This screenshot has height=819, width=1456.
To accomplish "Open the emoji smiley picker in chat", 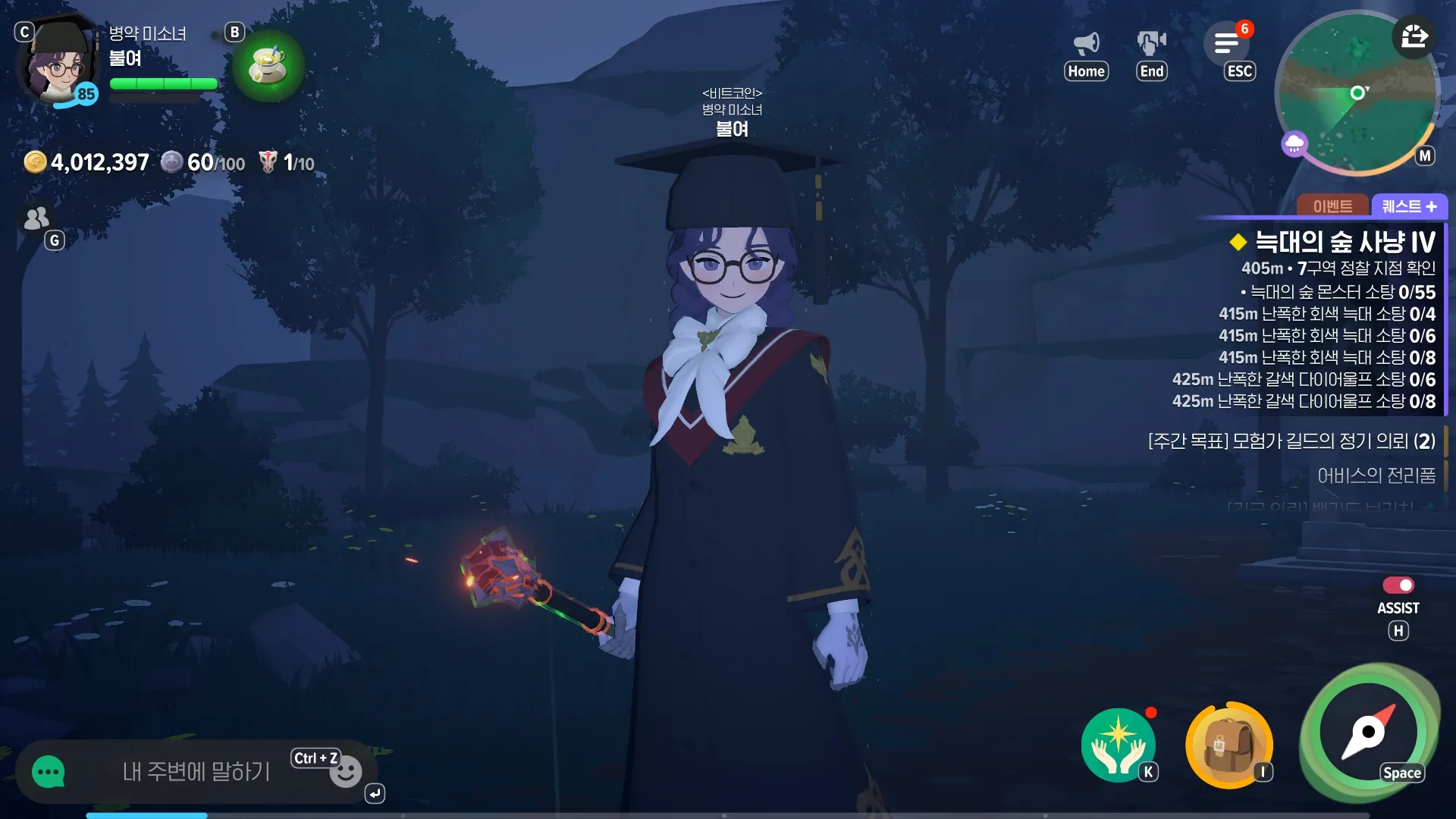I will click(346, 773).
